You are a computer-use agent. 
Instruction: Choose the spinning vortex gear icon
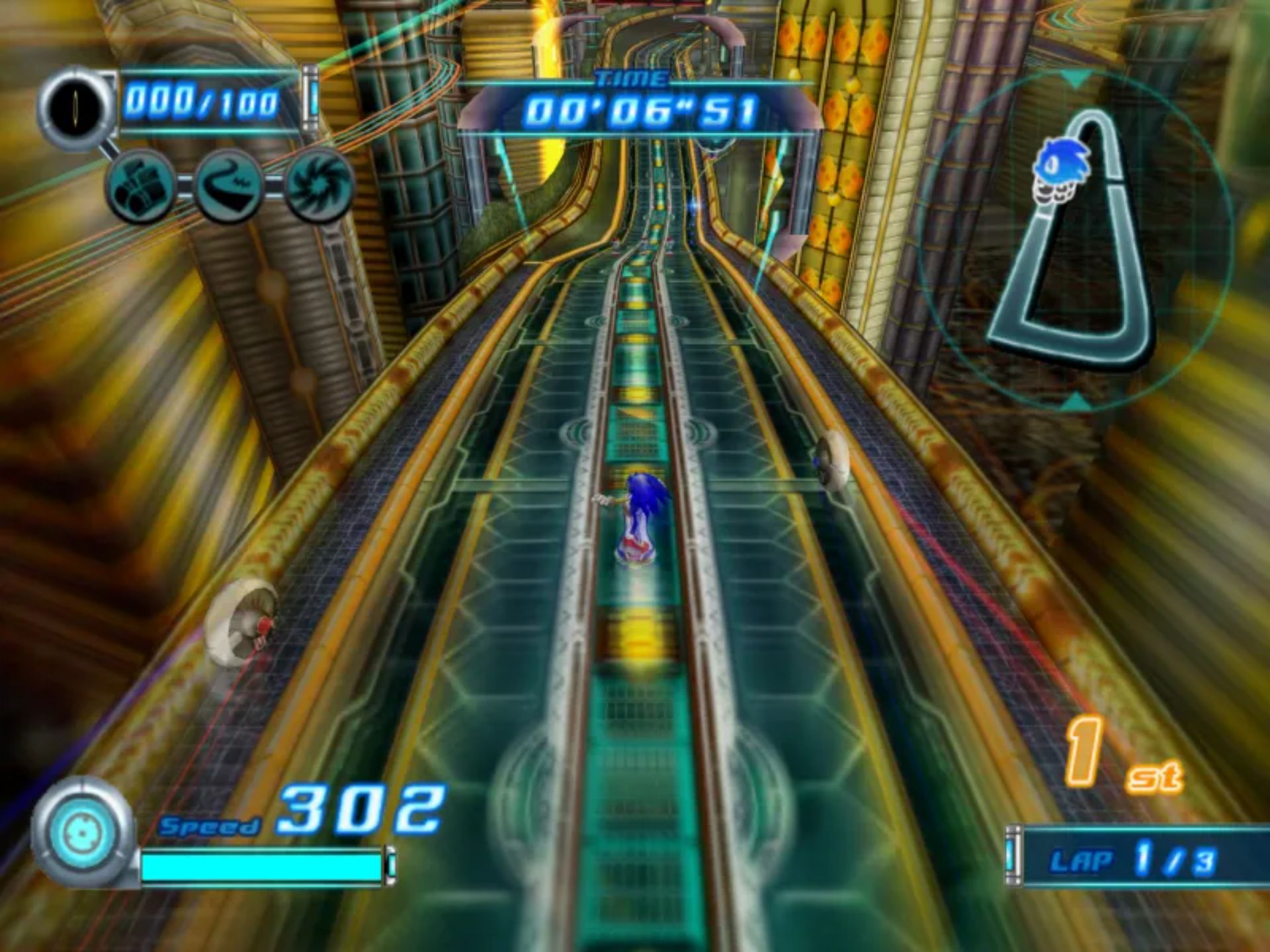pyautogui.click(x=319, y=185)
